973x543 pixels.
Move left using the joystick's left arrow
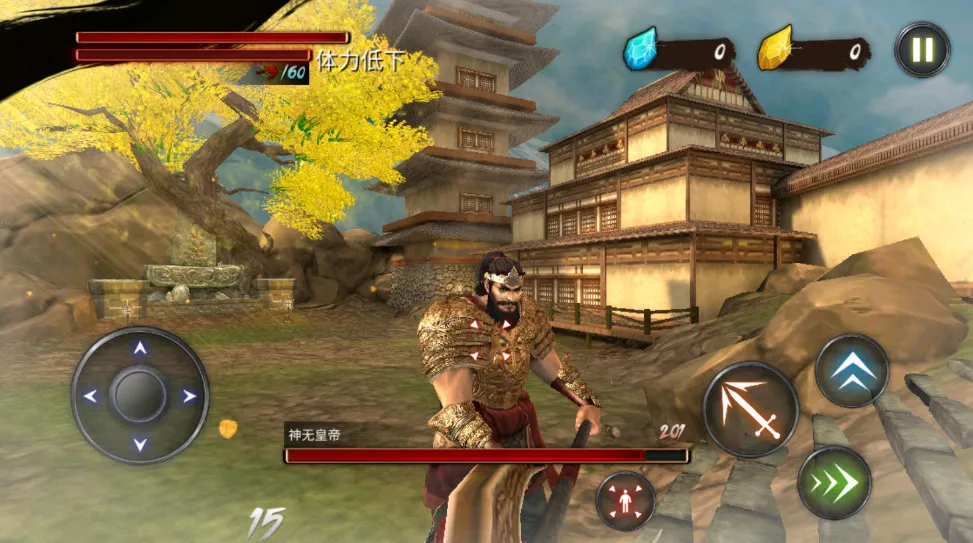[91, 396]
